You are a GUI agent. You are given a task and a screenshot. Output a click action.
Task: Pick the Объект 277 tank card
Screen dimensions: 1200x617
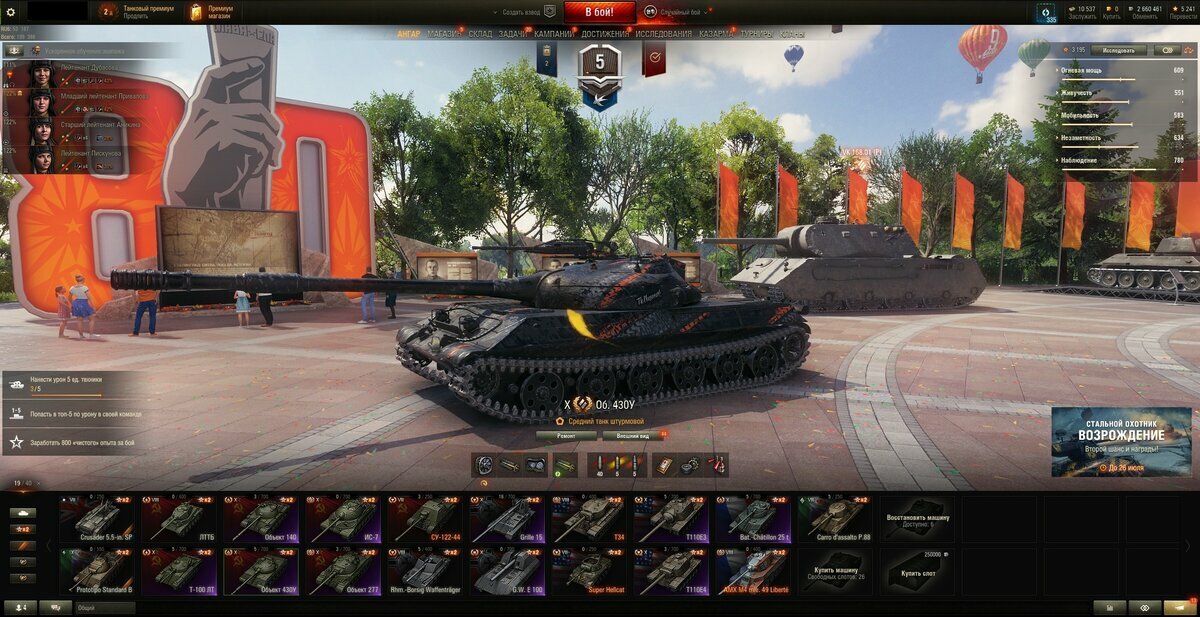tap(344, 572)
